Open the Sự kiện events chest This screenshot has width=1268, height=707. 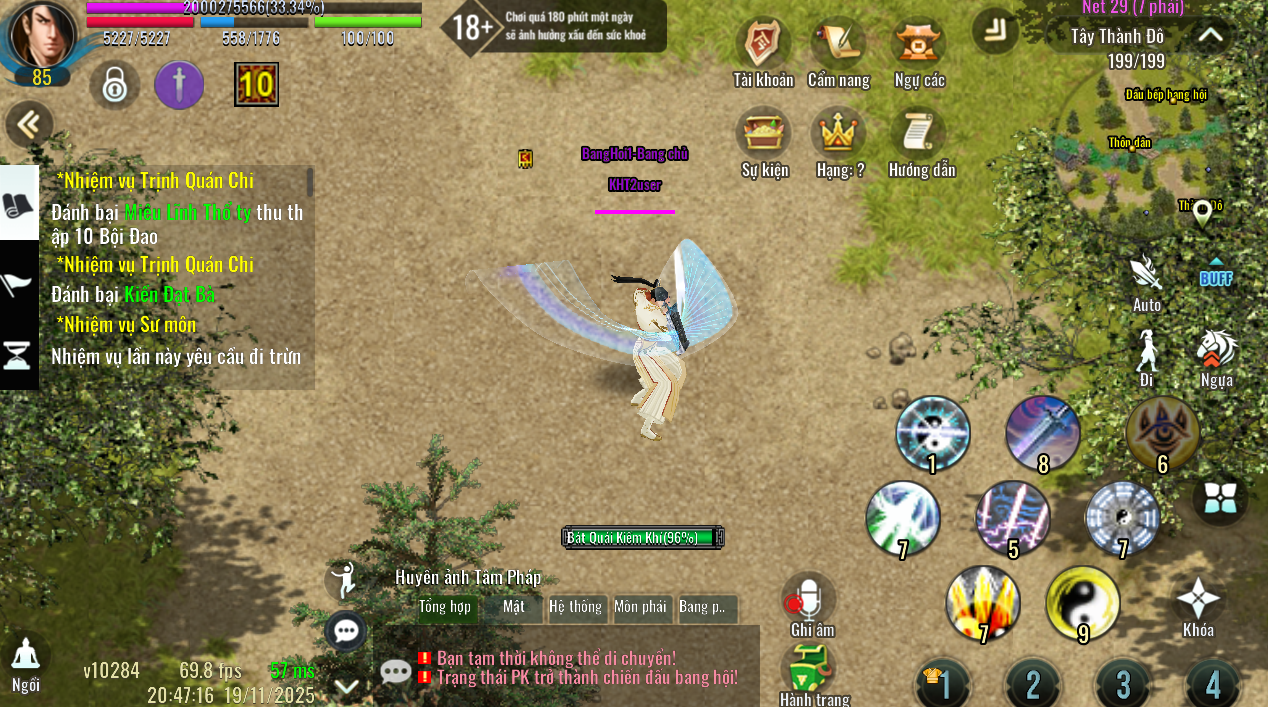pyautogui.click(x=764, y=136)
